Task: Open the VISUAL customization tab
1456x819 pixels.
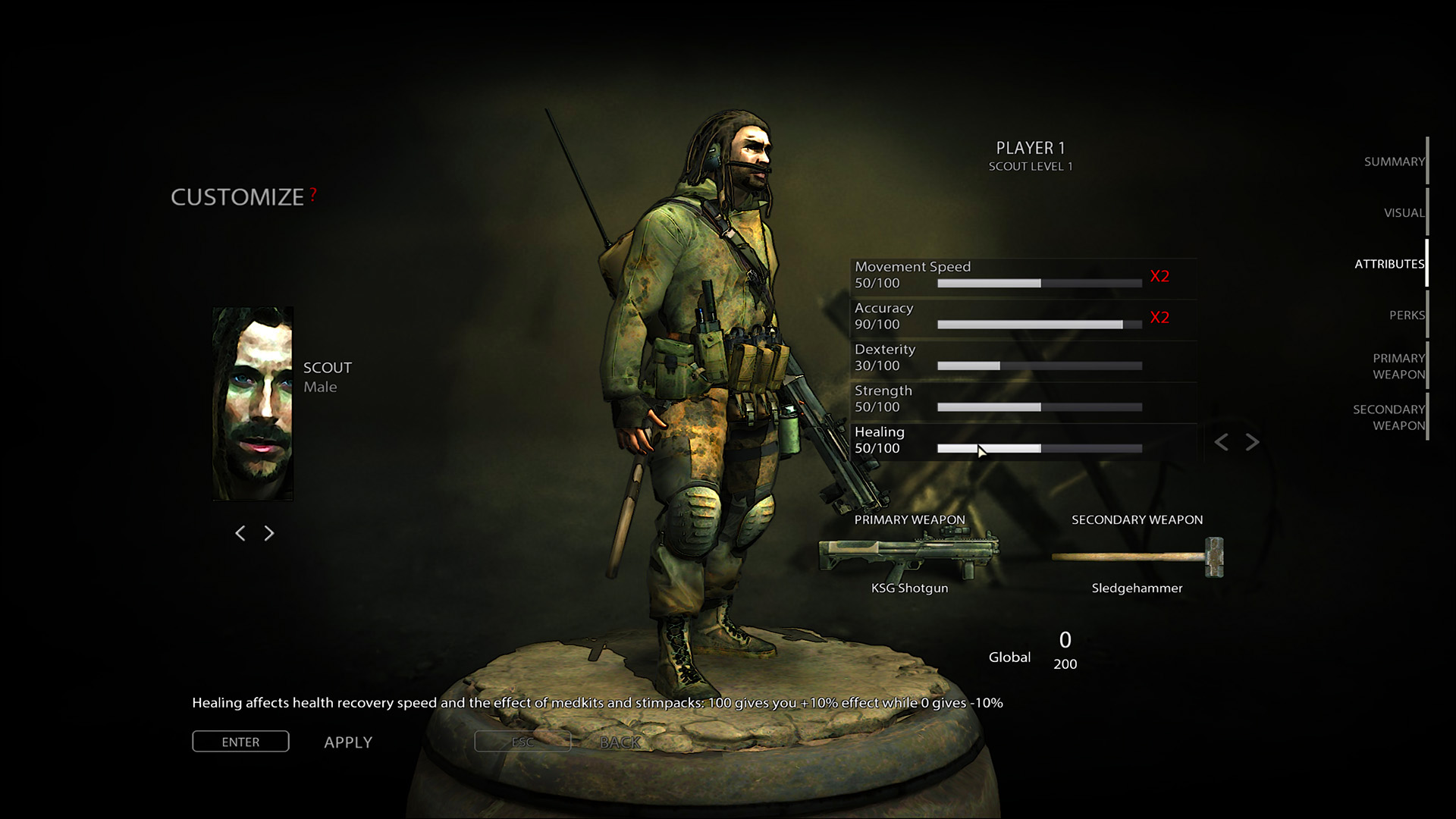Action: point(1404,213)
